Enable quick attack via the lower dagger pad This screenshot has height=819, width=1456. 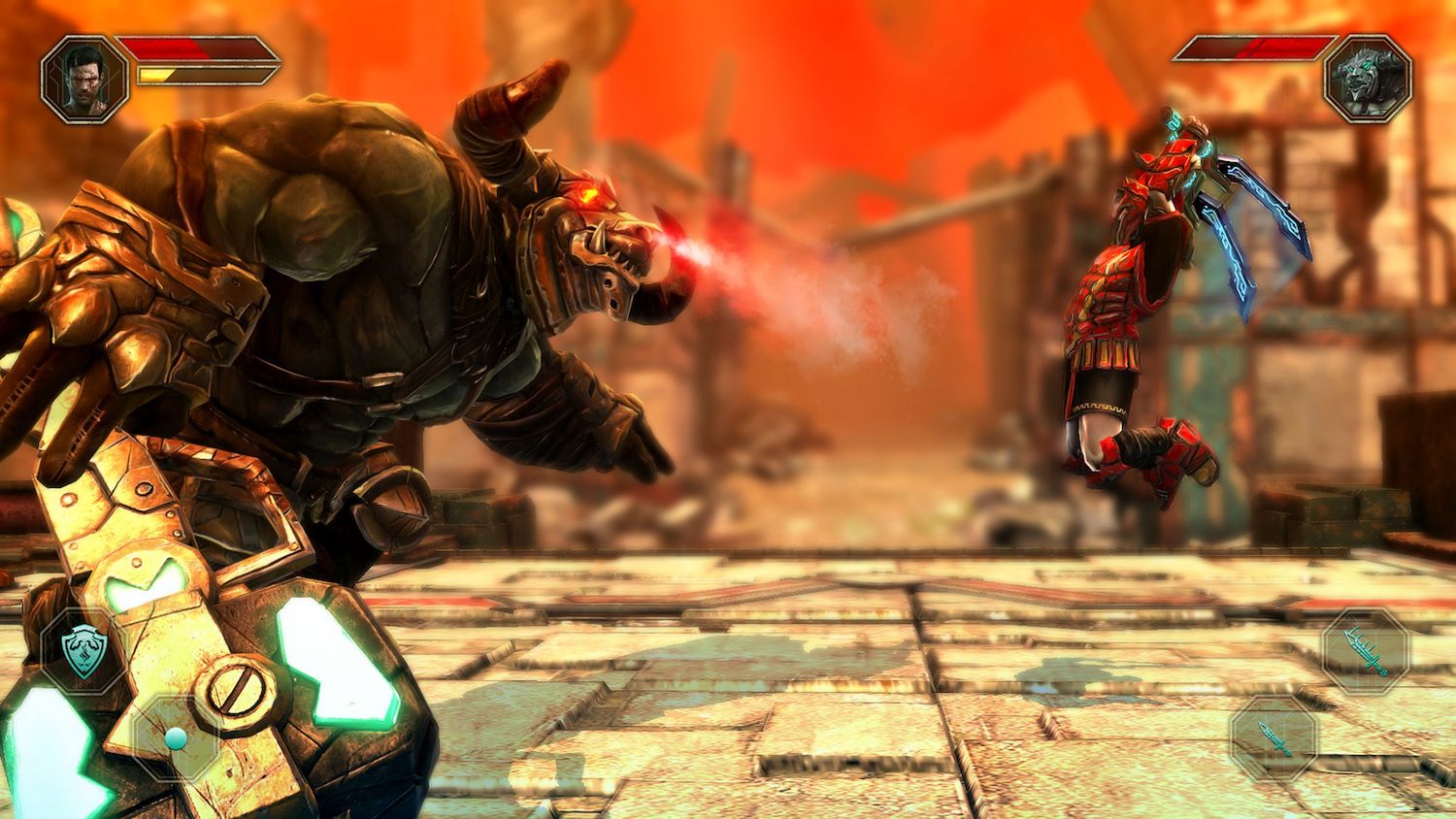coord(1276,737)
